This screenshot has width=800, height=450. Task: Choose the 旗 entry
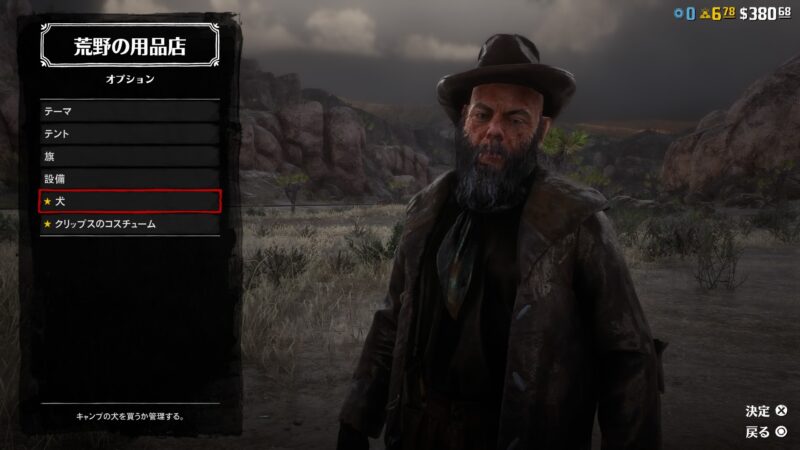(x=129, y=157)
